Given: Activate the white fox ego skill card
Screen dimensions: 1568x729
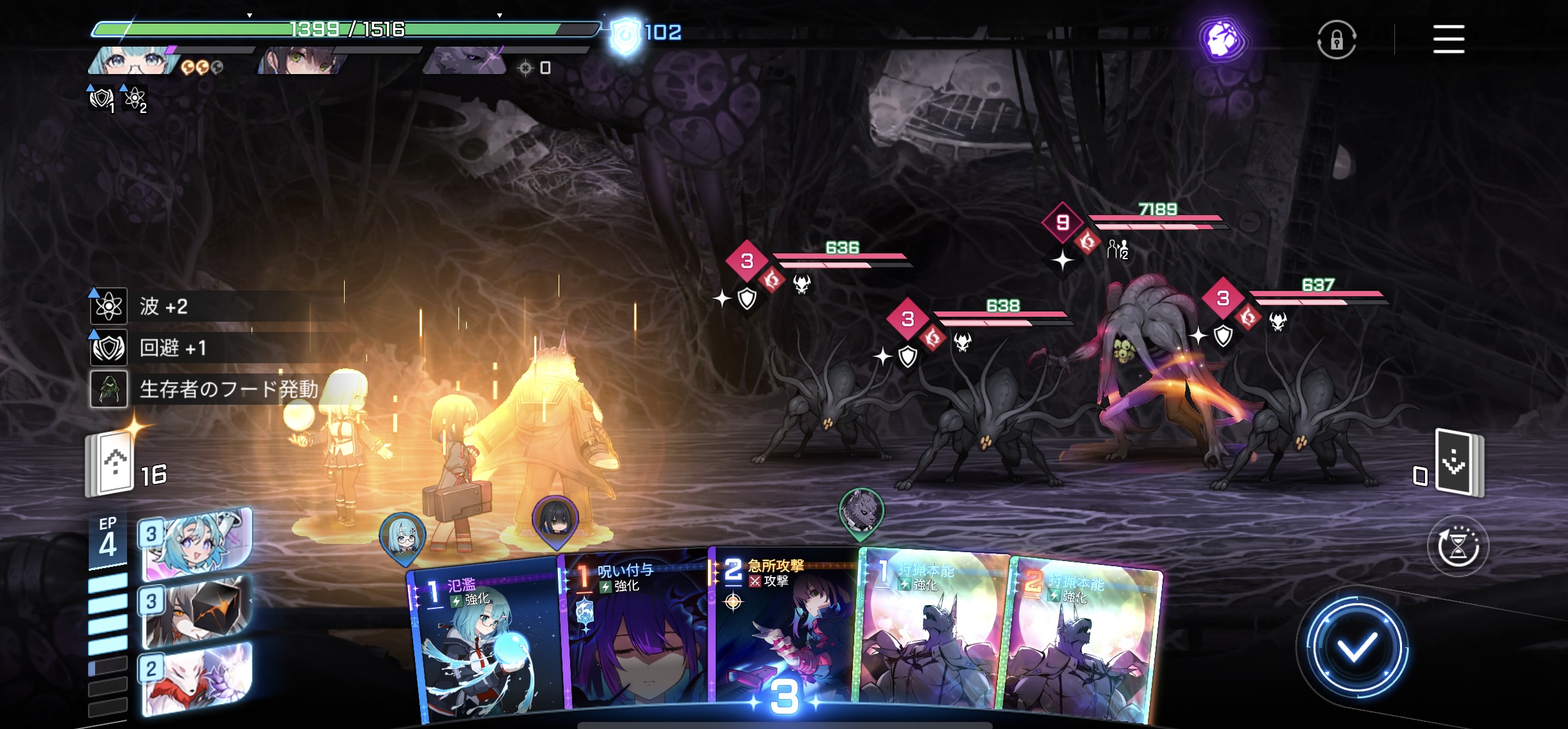Looking at the screenshot, I should click(x=195, y=678).
